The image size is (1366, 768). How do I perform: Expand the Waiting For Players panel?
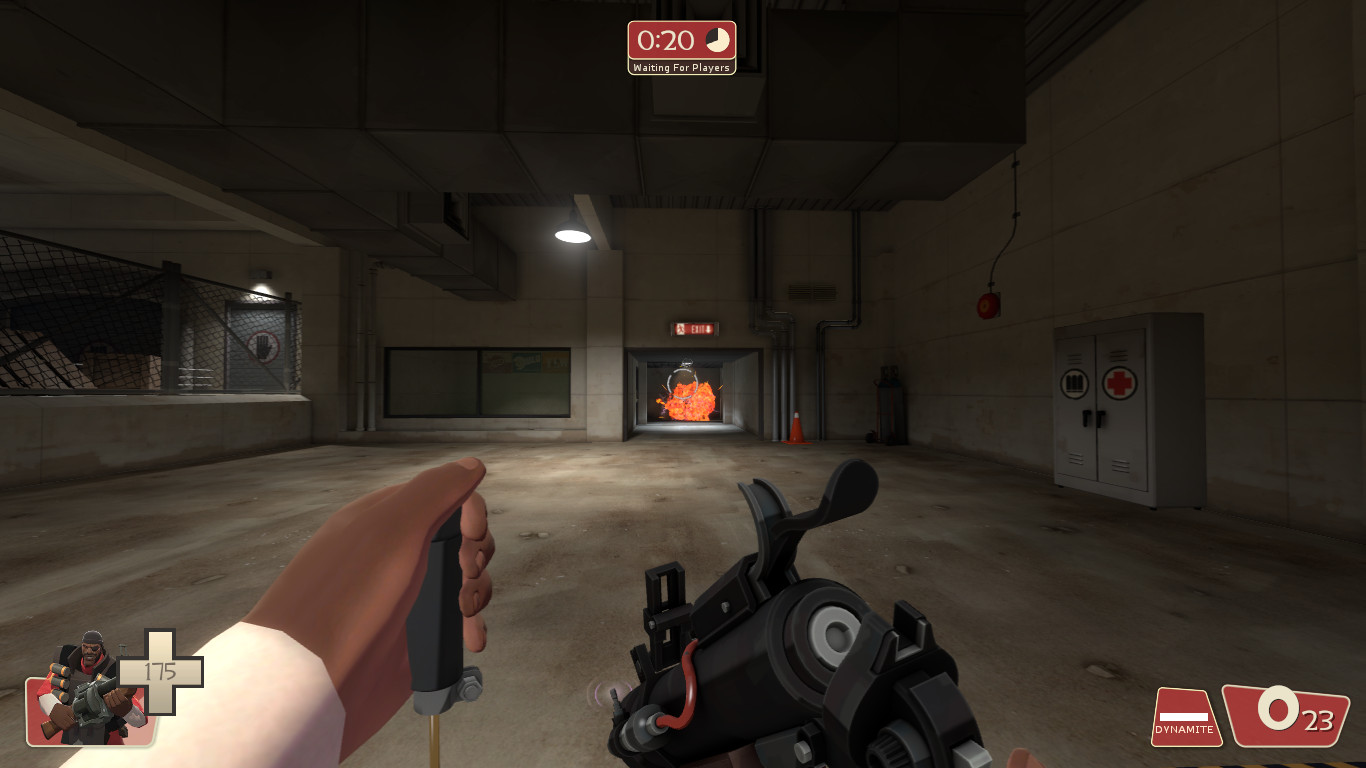[x=681, y=67]
